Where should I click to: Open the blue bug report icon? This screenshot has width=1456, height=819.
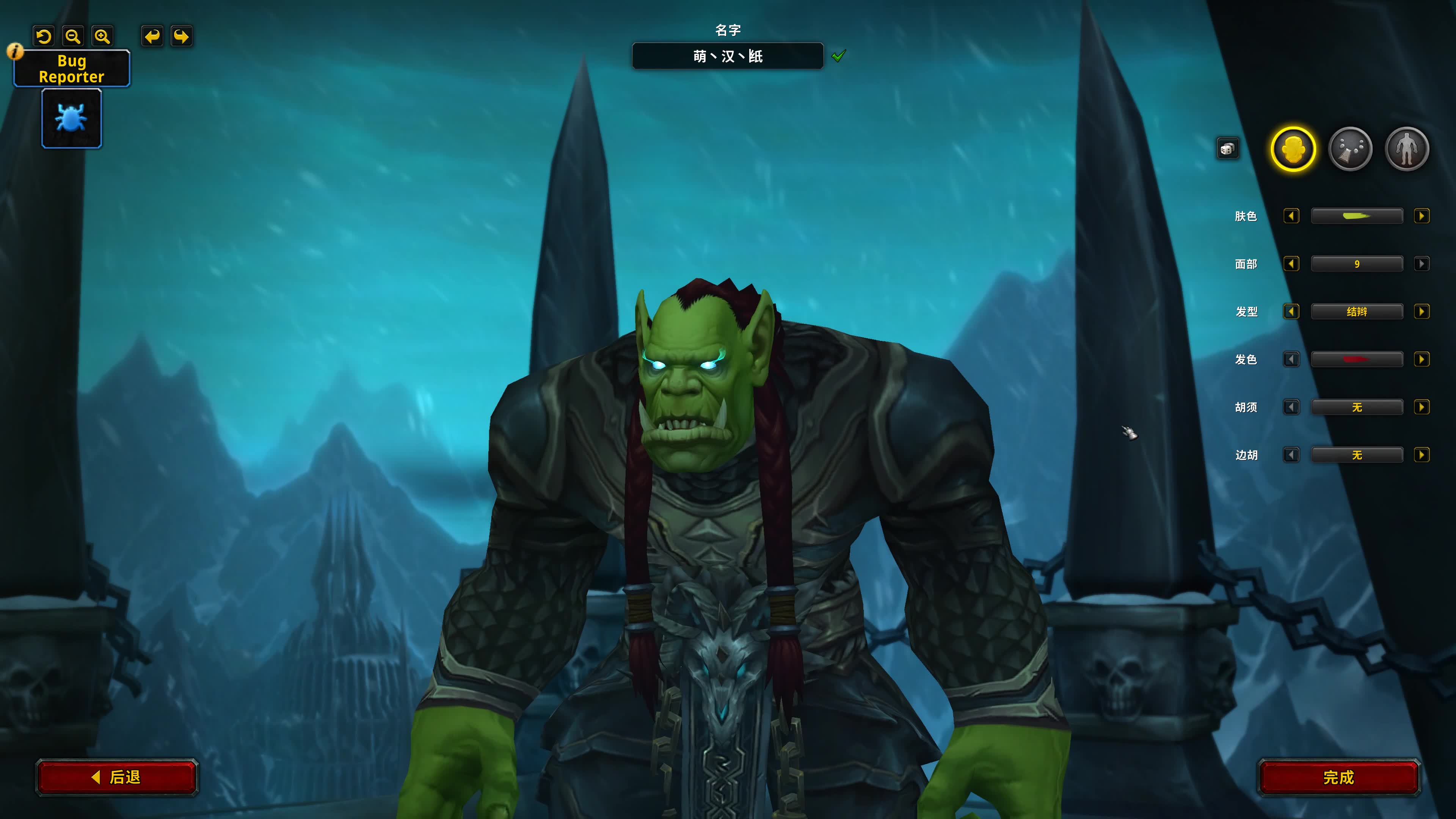[x=72, y=119]
